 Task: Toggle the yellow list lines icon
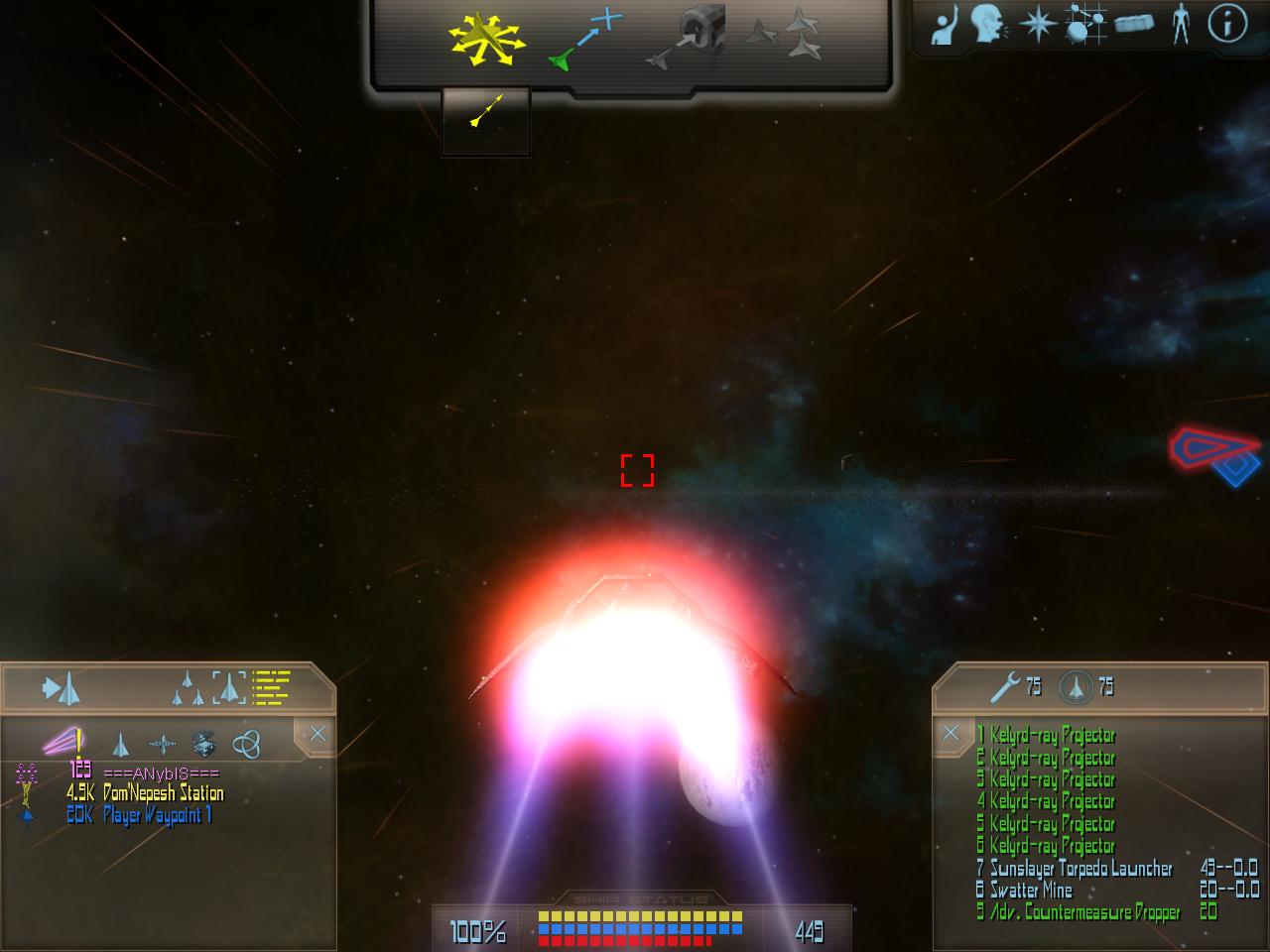tap(271, 686)
